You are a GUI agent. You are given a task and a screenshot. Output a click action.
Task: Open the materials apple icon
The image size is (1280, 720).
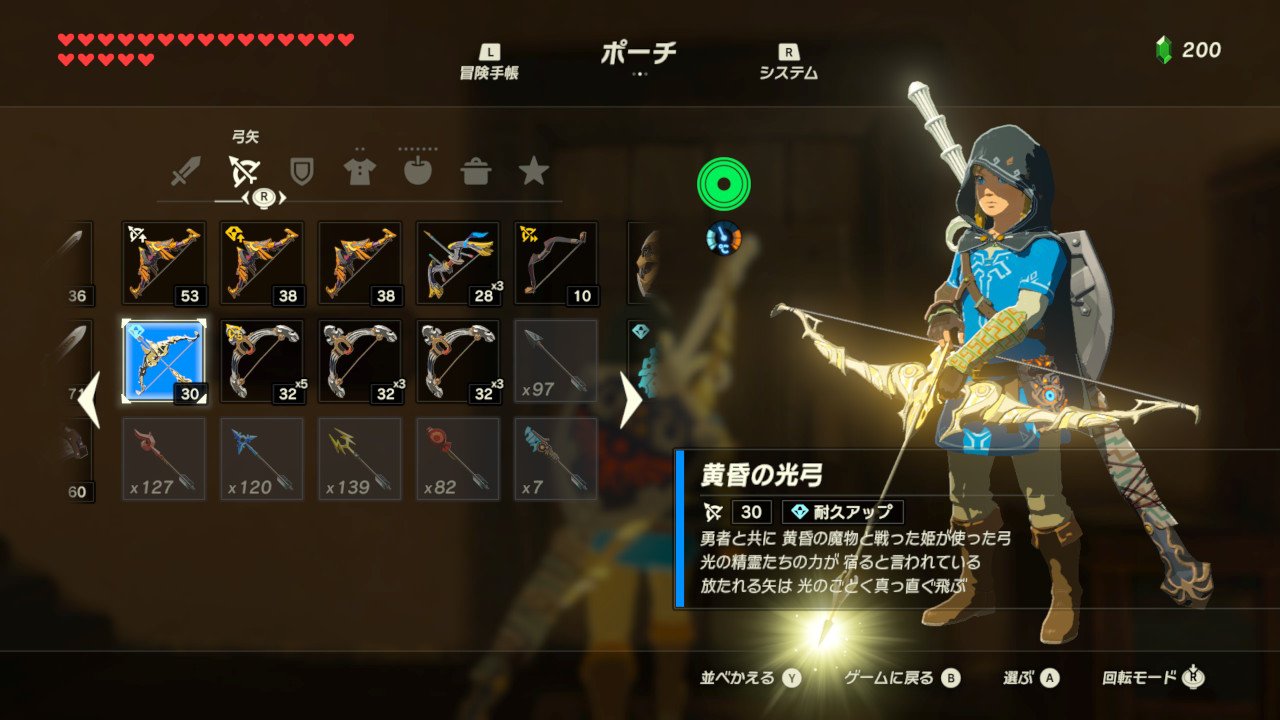(x=417, y=170)
